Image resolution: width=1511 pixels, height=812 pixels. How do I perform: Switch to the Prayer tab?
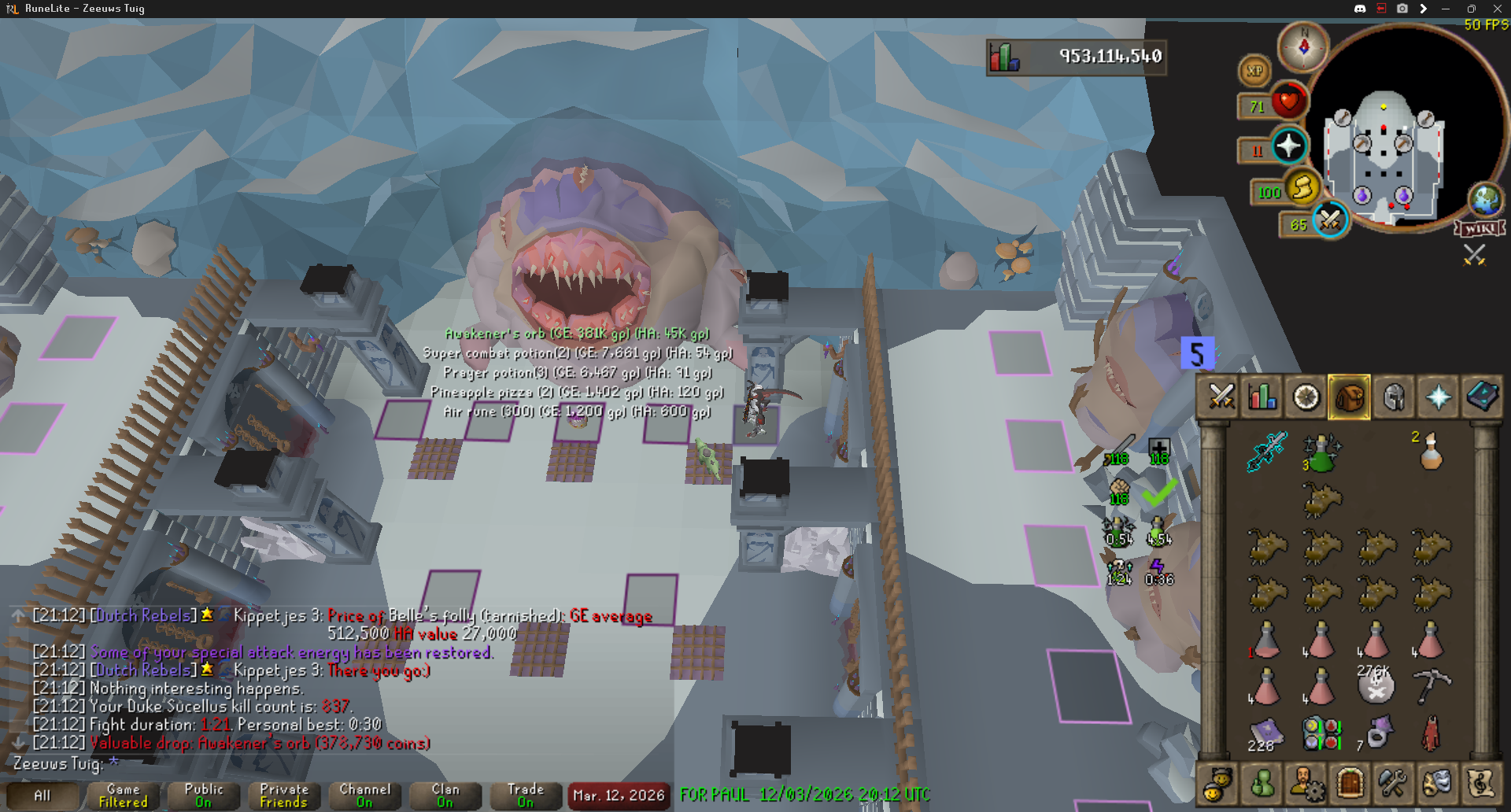coord(1438,397)
